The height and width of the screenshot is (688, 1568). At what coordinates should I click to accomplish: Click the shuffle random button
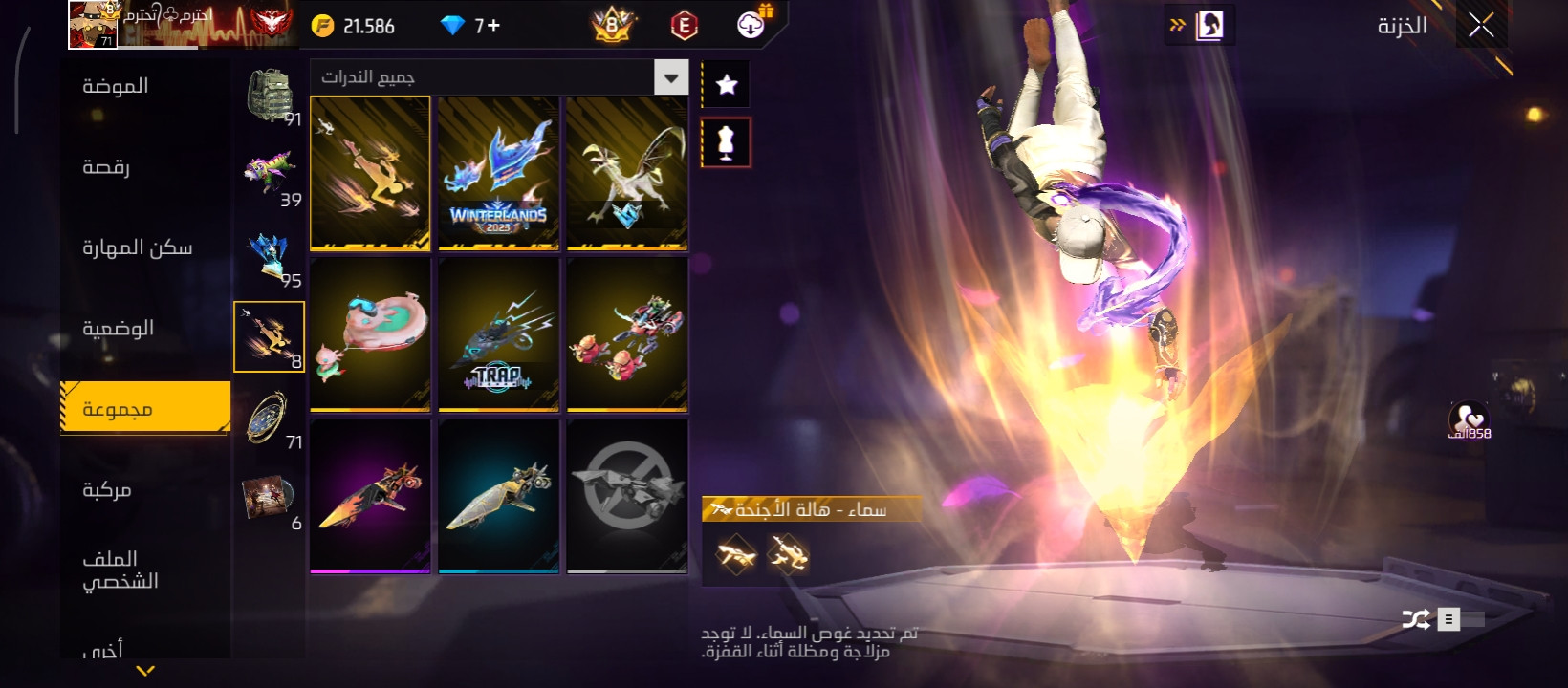1416,620
